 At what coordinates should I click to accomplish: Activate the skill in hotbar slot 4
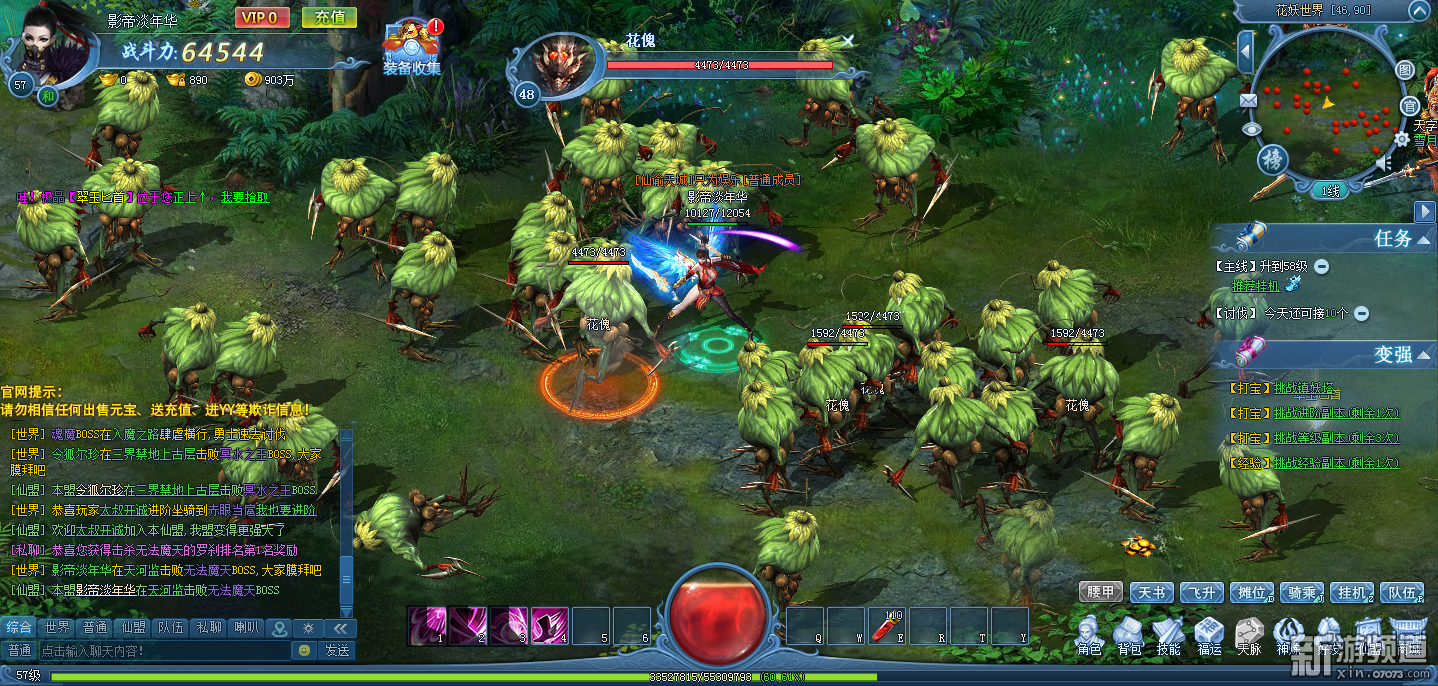549,625
